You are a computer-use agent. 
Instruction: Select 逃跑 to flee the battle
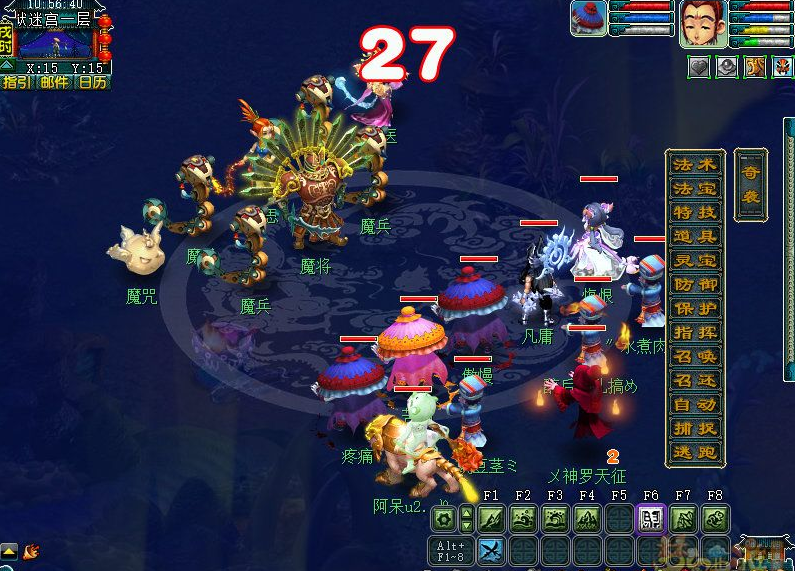694,453
